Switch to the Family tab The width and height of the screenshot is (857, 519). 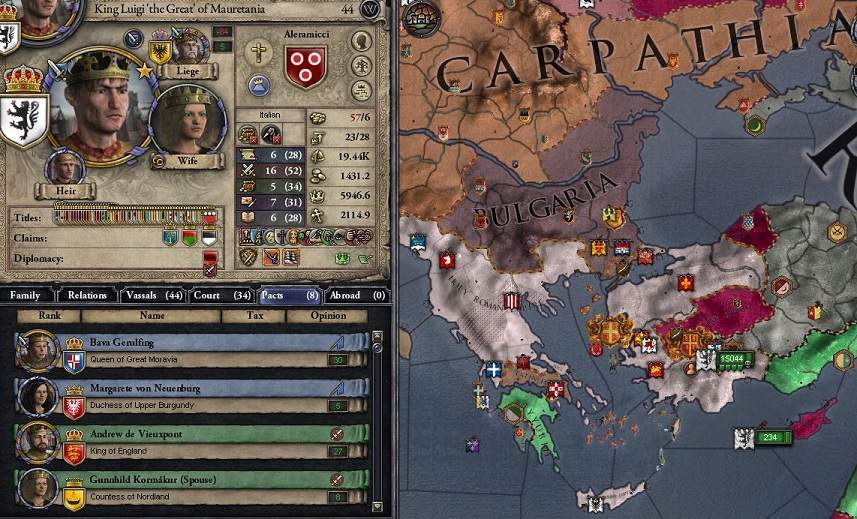tap(26, 295)
